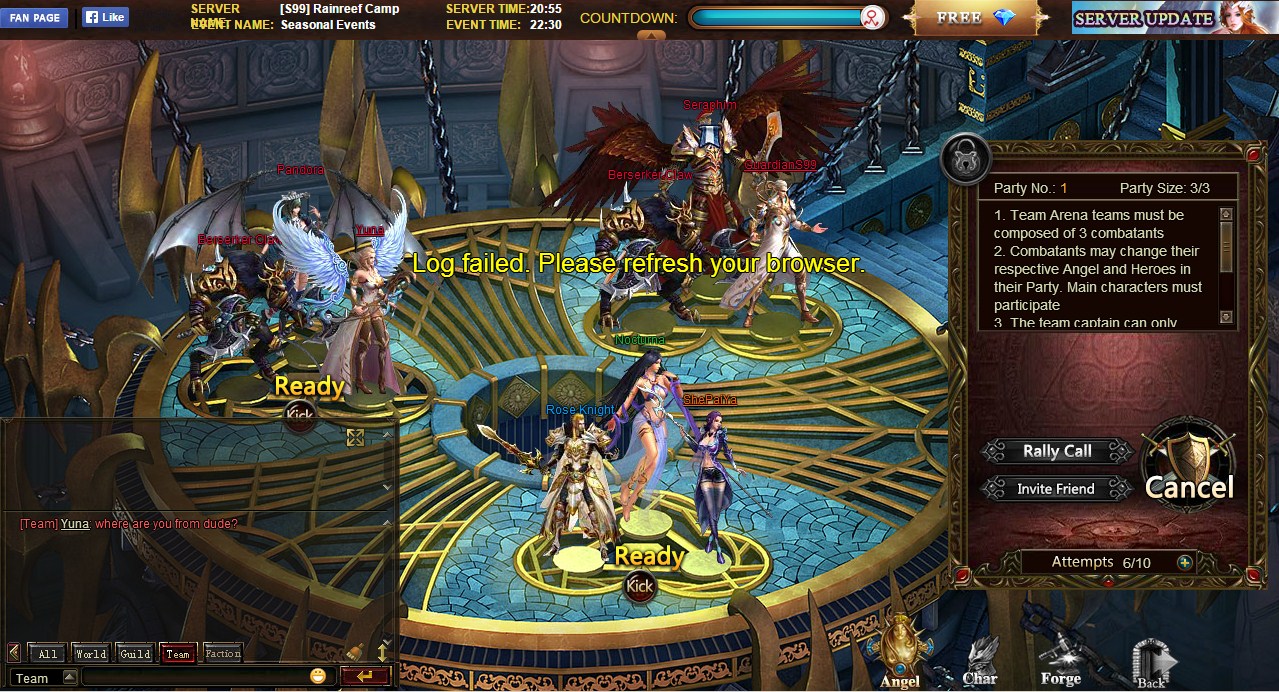1279x692 pixels.
Task: Open the smiley emoticon picker
Action: [x=319, y=677]
